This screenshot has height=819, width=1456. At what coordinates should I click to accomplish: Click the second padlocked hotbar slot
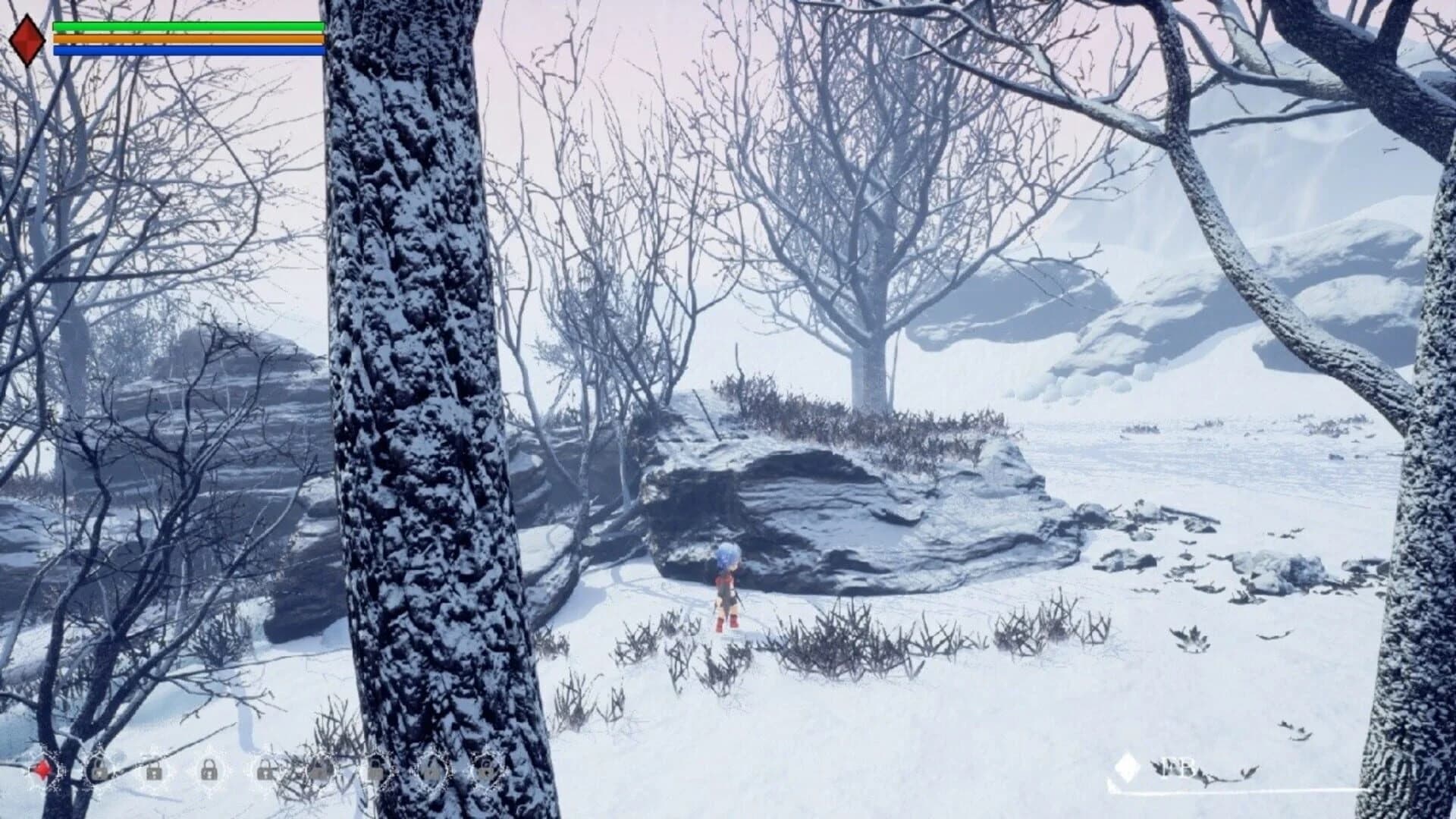coord(154,771)
